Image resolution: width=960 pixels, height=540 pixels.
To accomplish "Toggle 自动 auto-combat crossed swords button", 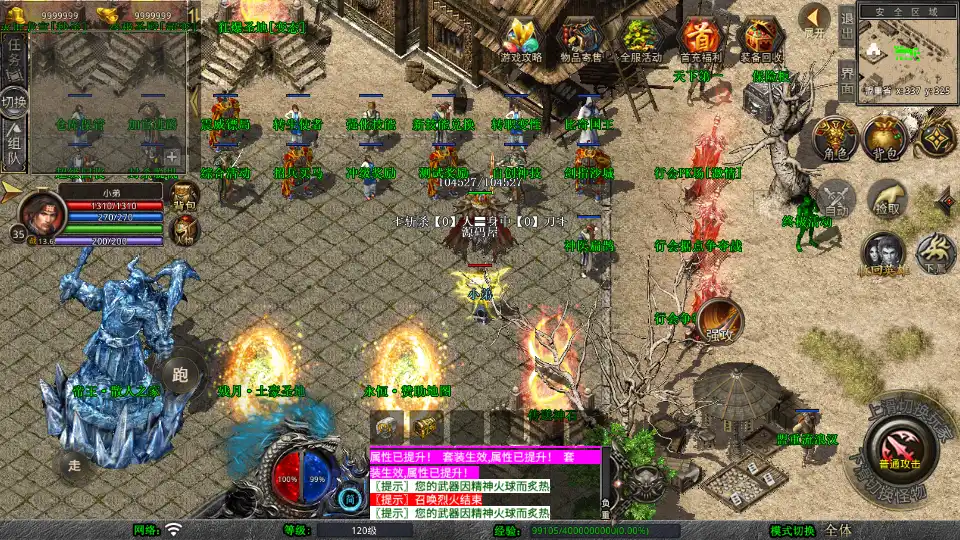I will [836, 198].
